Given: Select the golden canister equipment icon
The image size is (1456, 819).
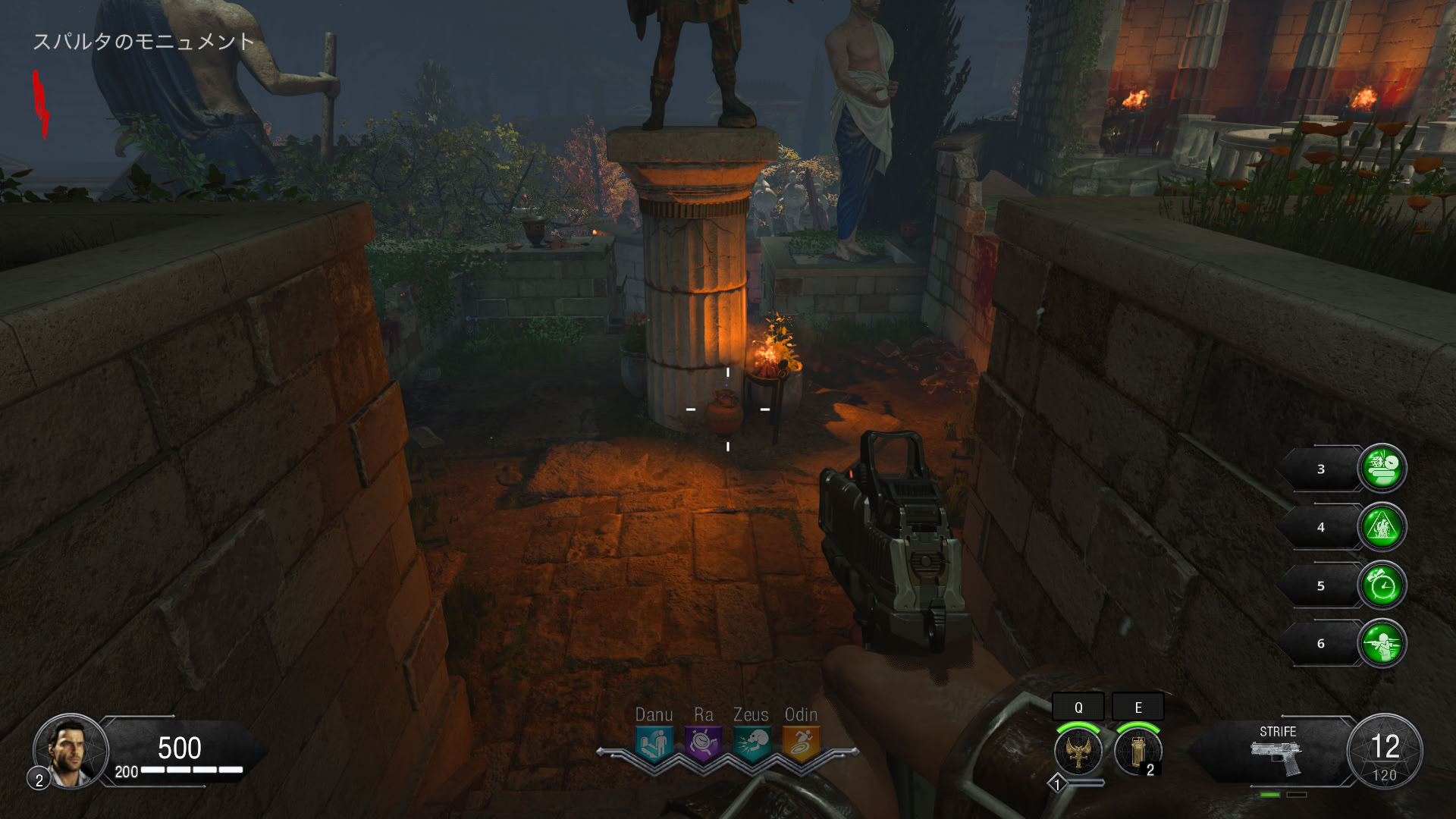Looking at the screenshot, I should [1137, 751].
